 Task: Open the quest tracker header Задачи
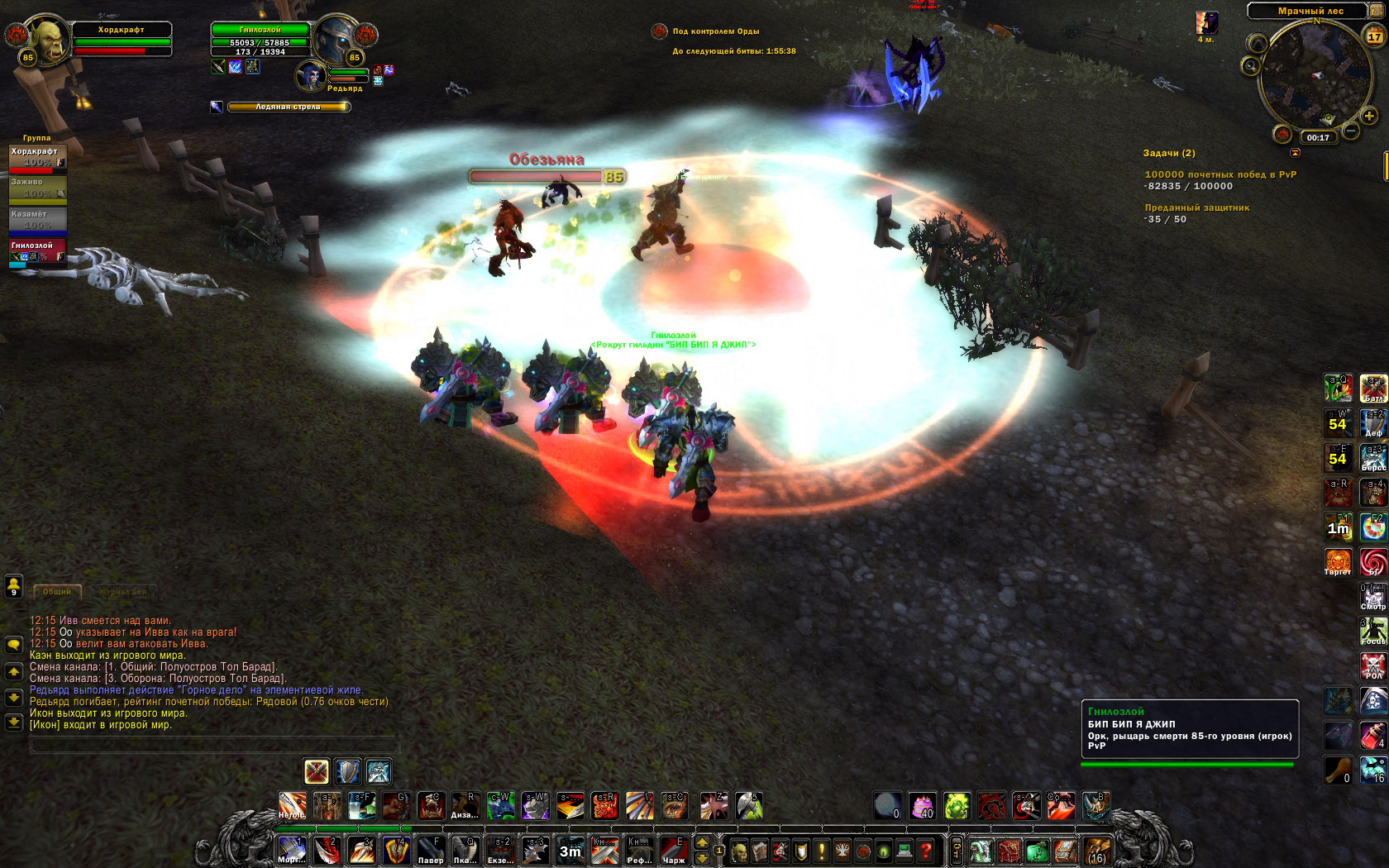coord(1169,153)
